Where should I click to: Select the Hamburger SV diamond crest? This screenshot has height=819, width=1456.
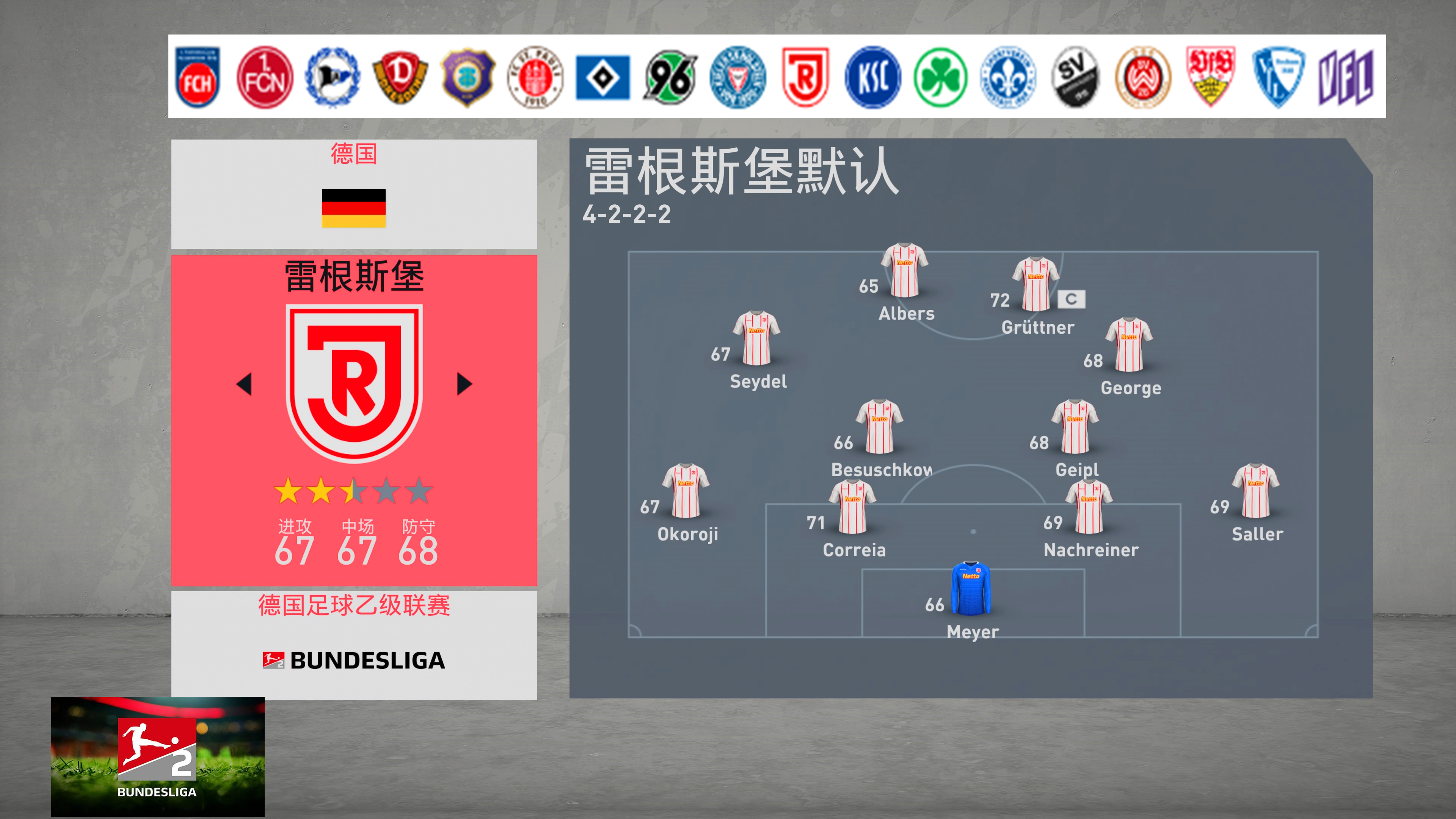tap(602, 77)
